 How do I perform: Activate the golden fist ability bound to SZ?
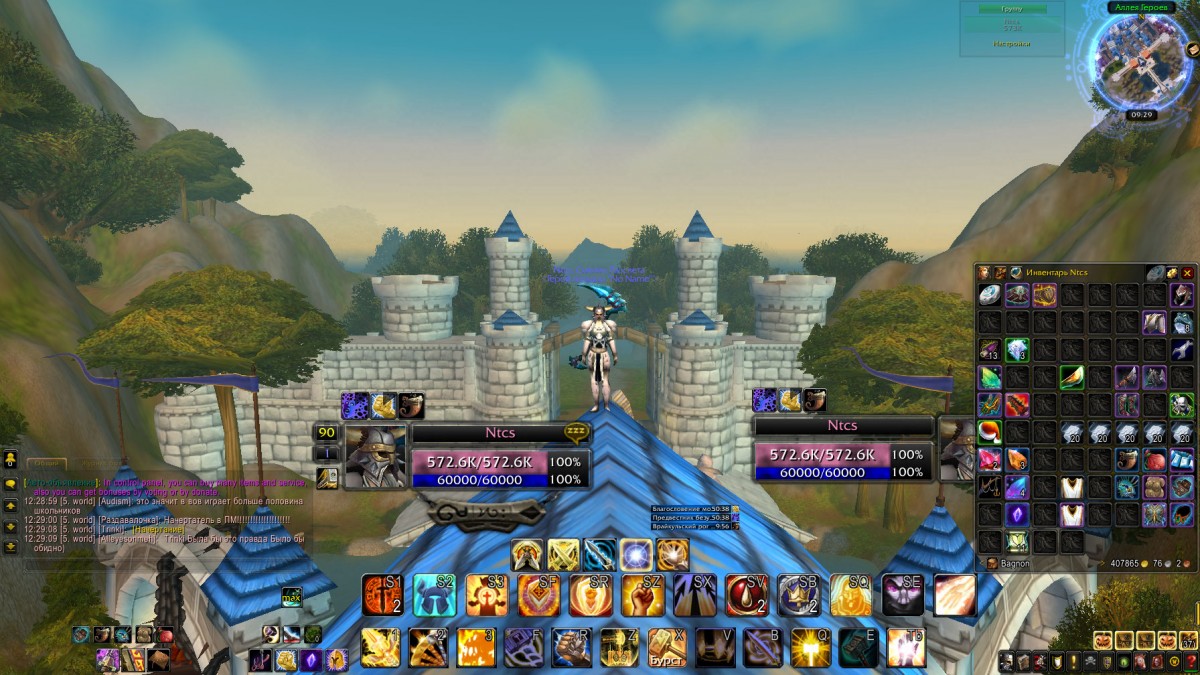(643, 595)
